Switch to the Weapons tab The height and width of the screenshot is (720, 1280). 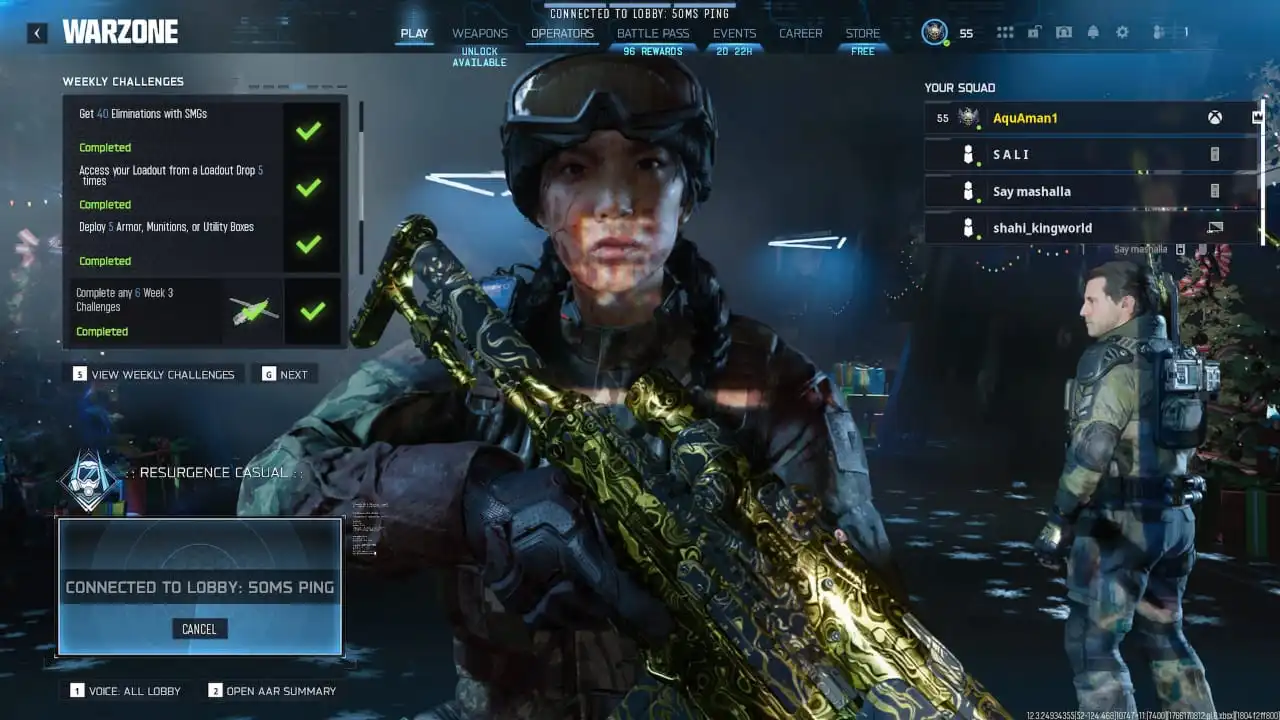click(479, 32)
